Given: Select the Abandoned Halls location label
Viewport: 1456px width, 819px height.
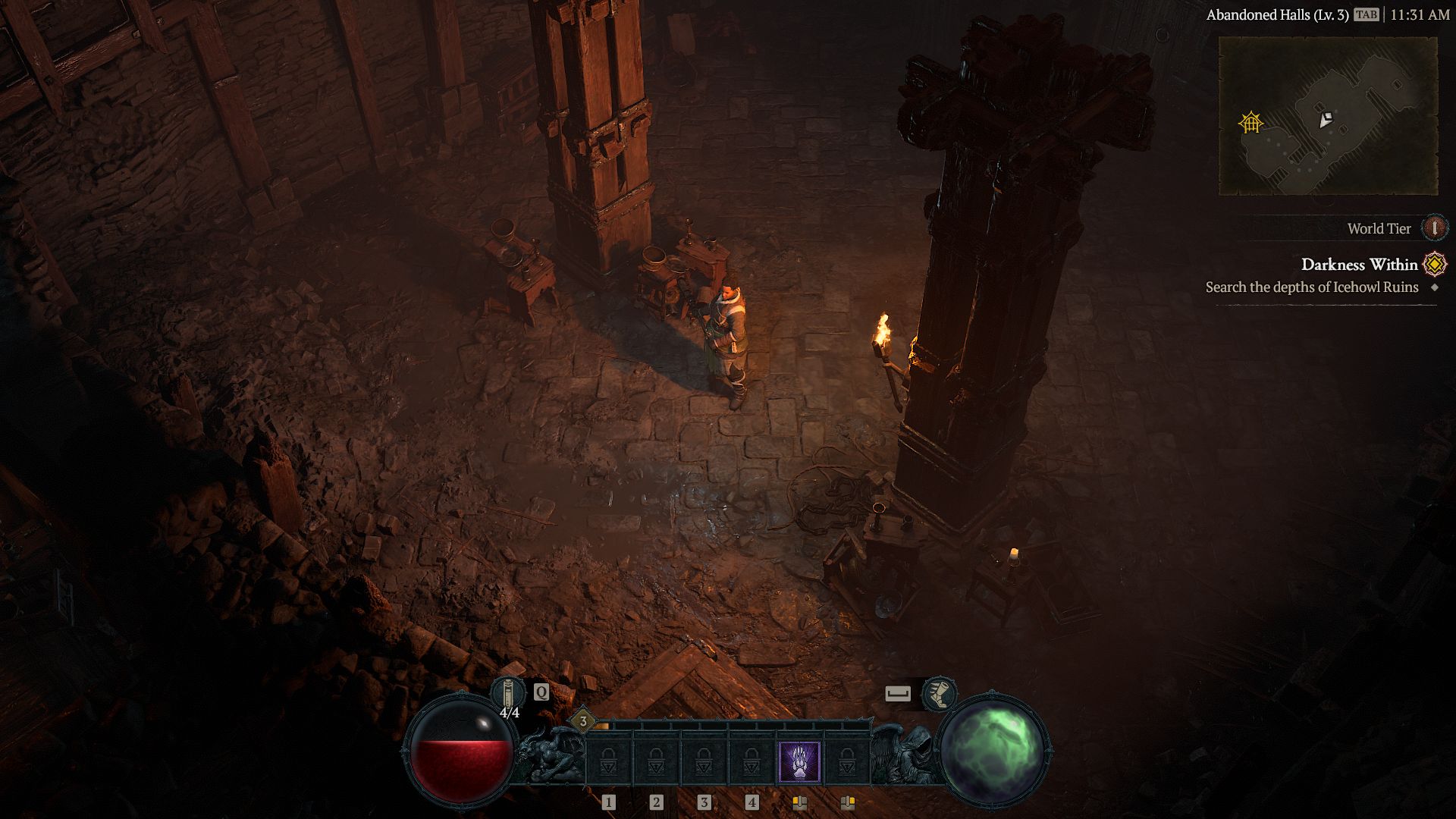Looking at the screenshot, I should pyautogui.click(x=1277, y=15).
